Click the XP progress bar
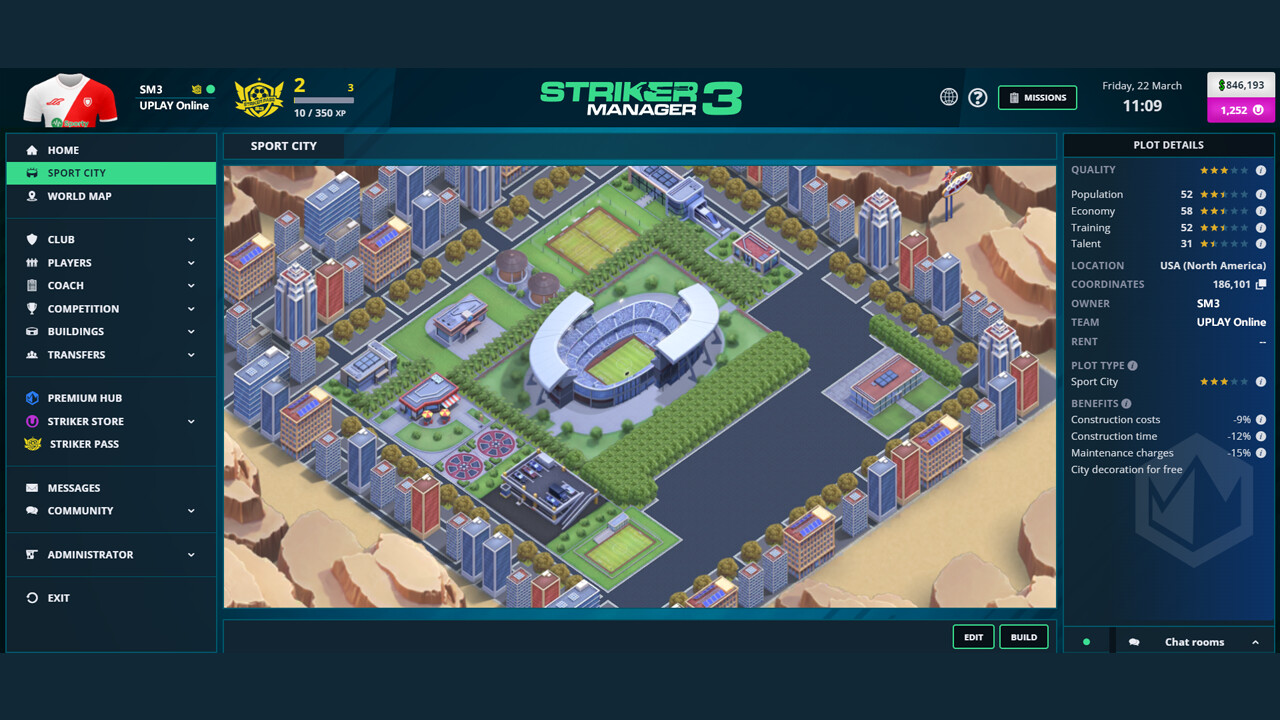1280x720 pixels. click(x=322, y=98)
